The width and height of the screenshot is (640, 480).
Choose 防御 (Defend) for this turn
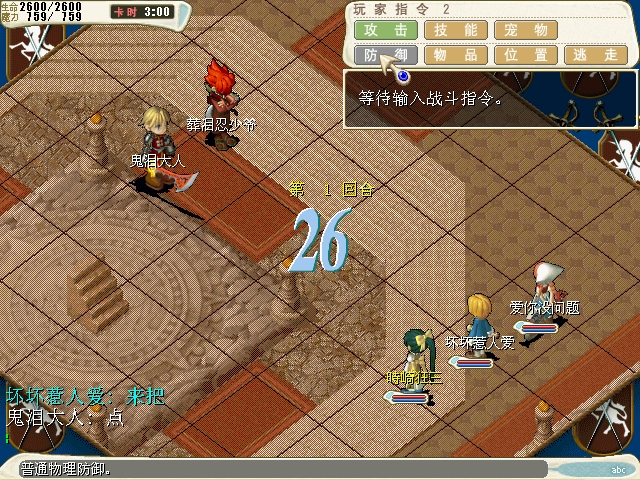click(386, 55)
